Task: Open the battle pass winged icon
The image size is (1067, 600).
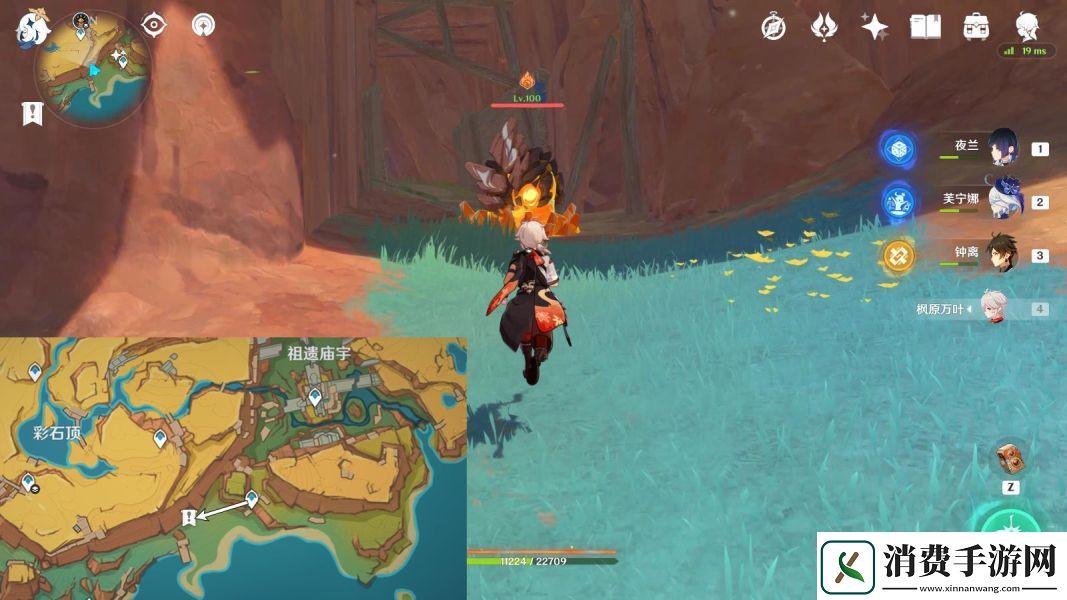Action: coord(823,27)
